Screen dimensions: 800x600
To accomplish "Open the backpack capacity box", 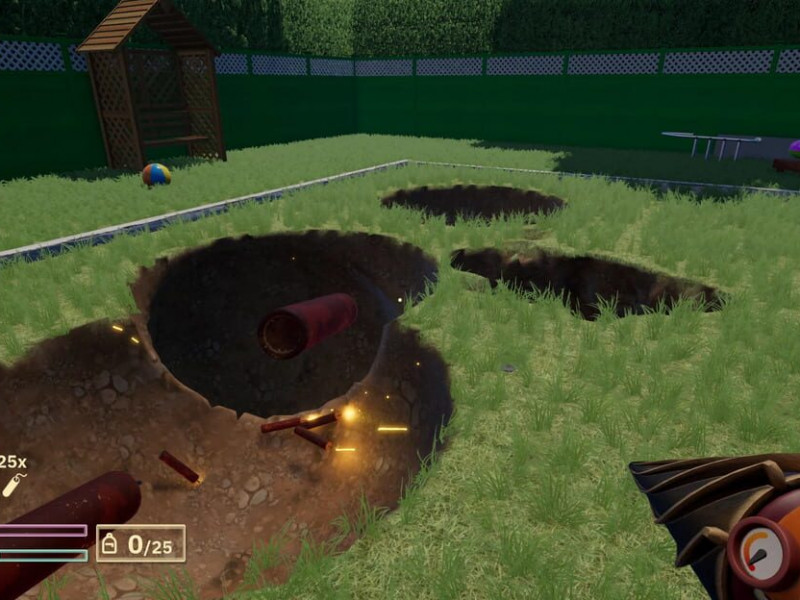I will coord(140,543).
